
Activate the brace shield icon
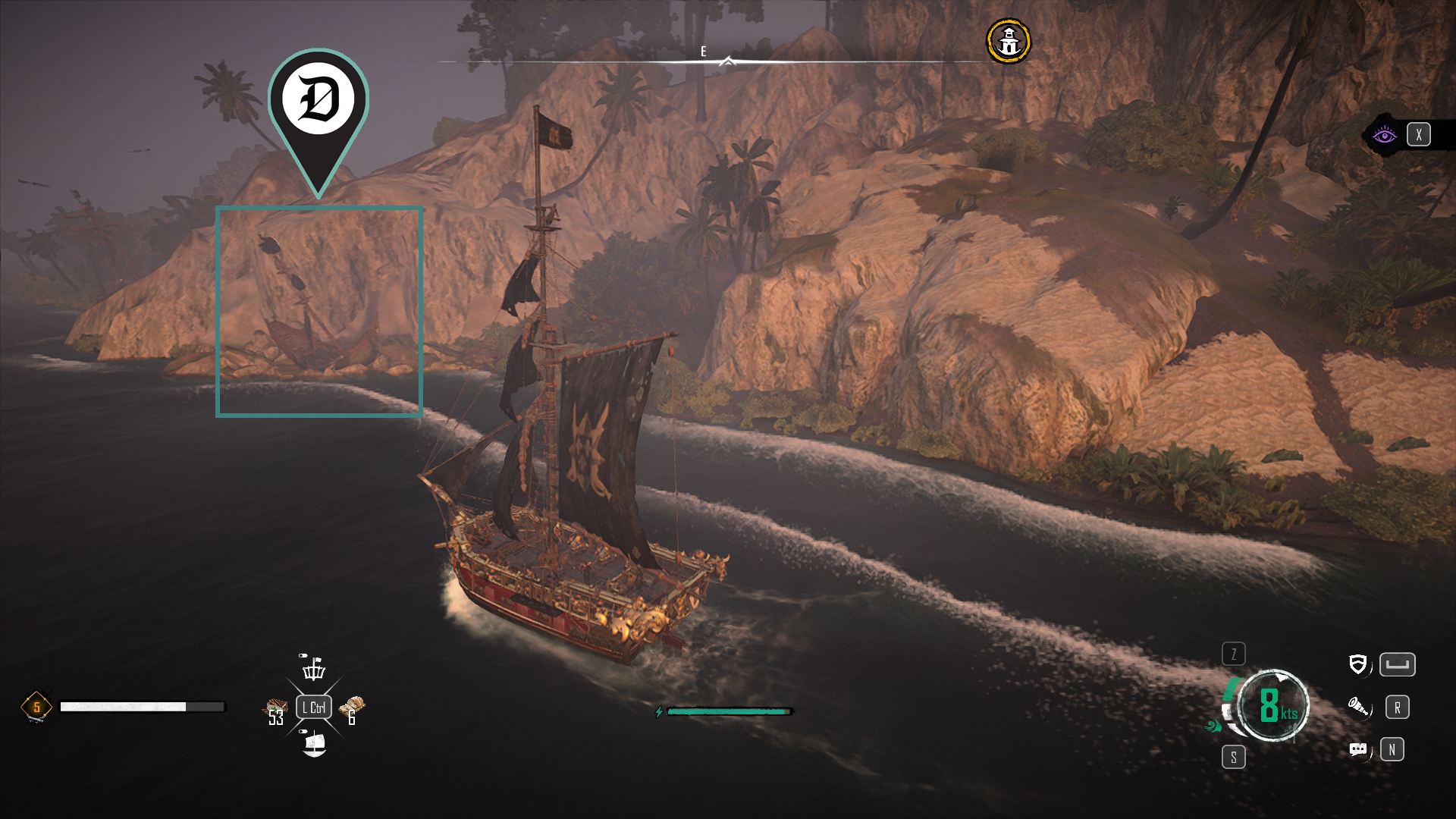pyautogui.click(x=1357, y=664)
